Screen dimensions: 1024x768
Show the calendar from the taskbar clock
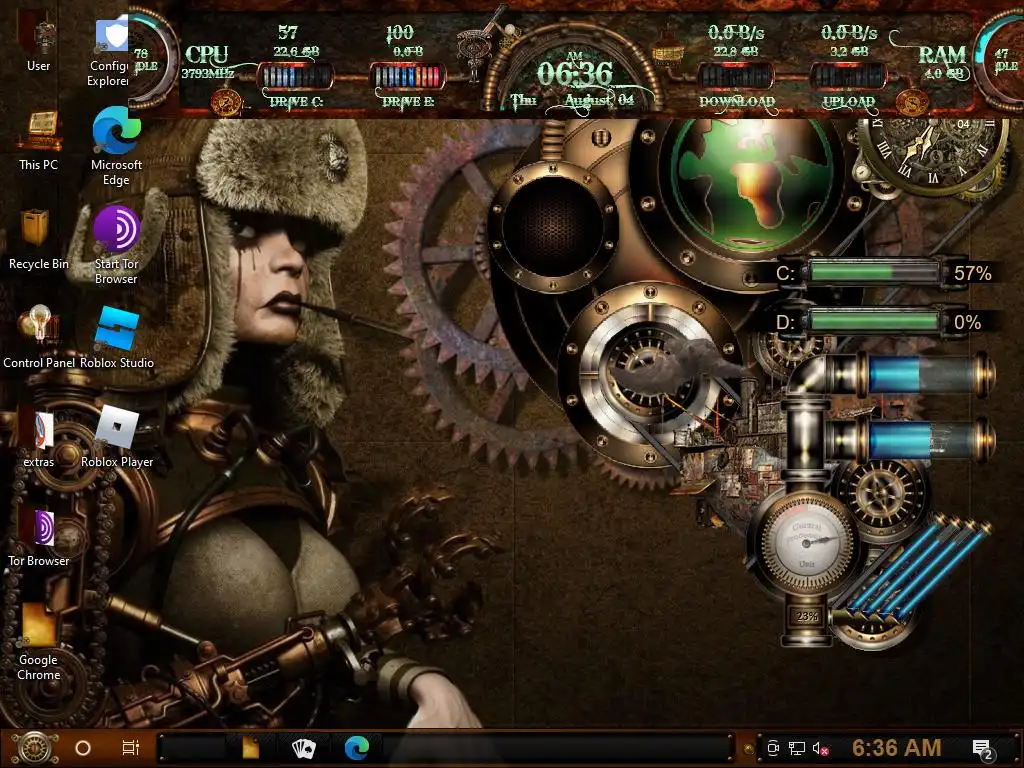pyautogui.click(x=896, y=747)
